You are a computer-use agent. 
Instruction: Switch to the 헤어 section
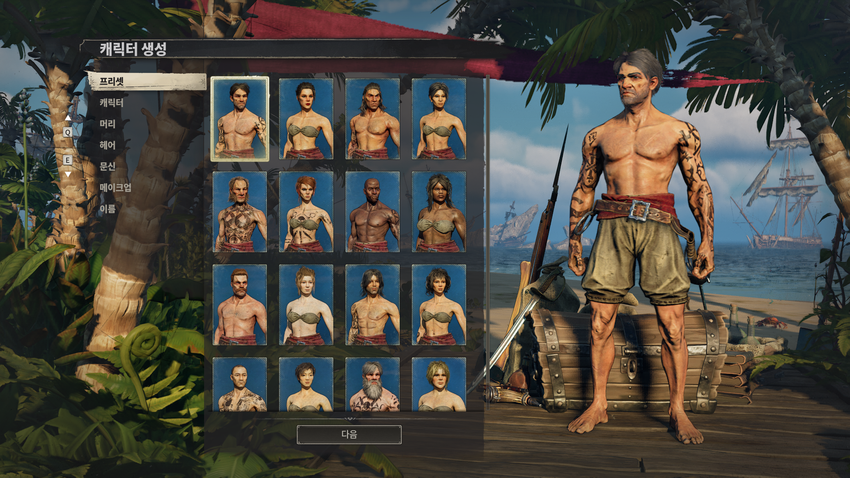pyautogui.click(x=108, y=145)
